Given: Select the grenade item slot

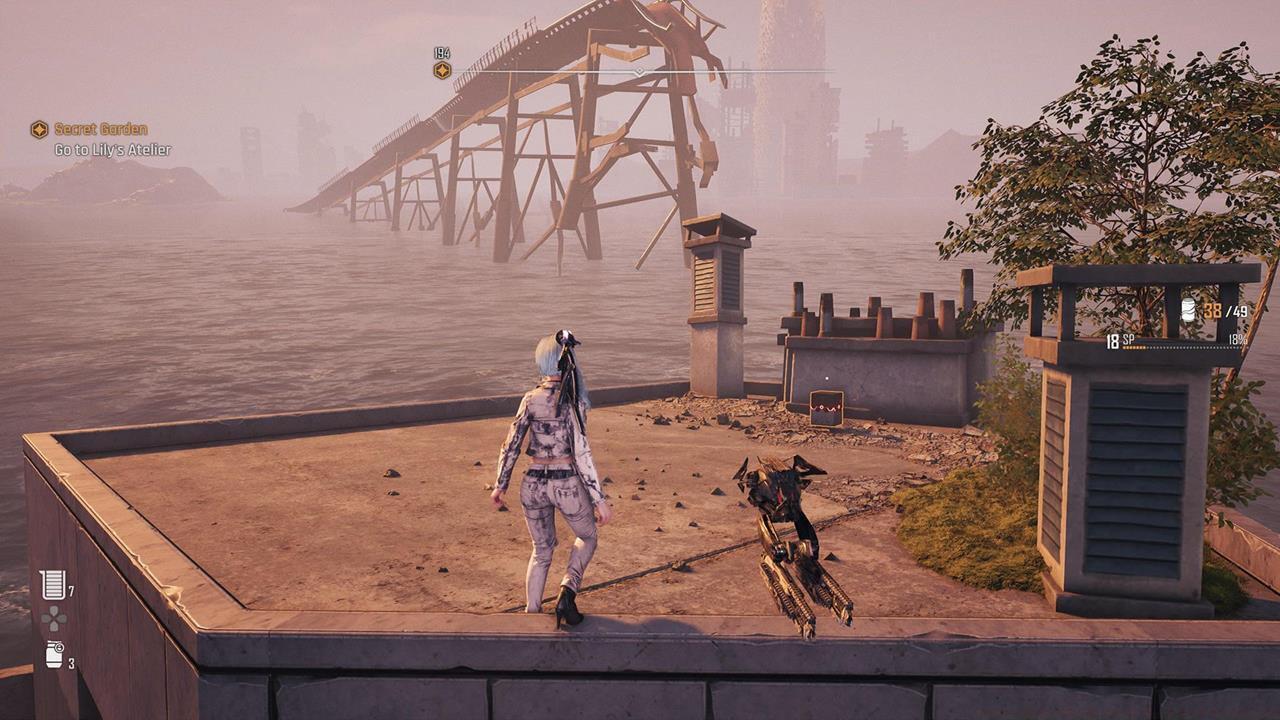Looking at the screenshot, I should pyautogui.click(x=54, y=655).
